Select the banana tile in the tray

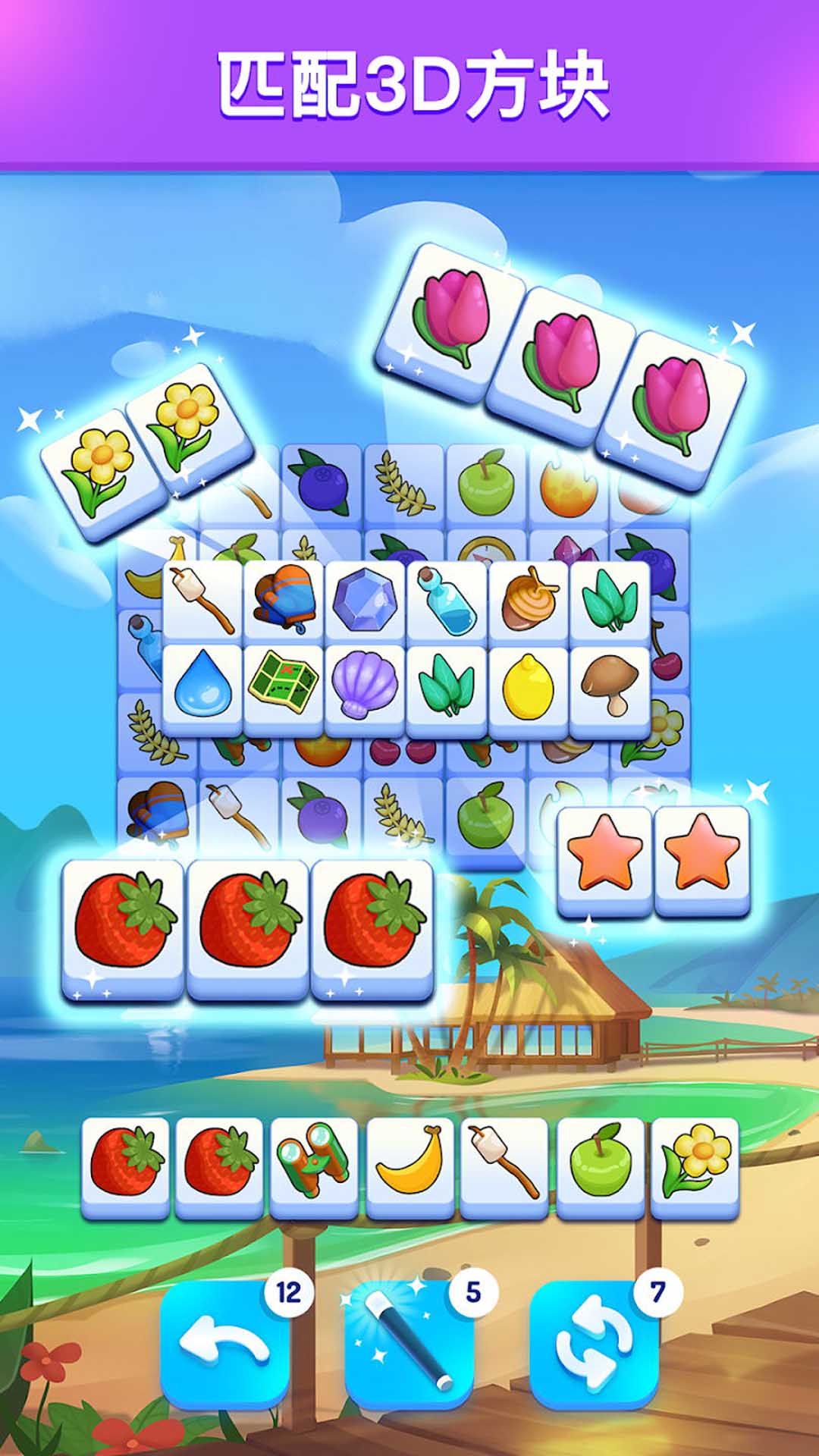[409, 1165]
